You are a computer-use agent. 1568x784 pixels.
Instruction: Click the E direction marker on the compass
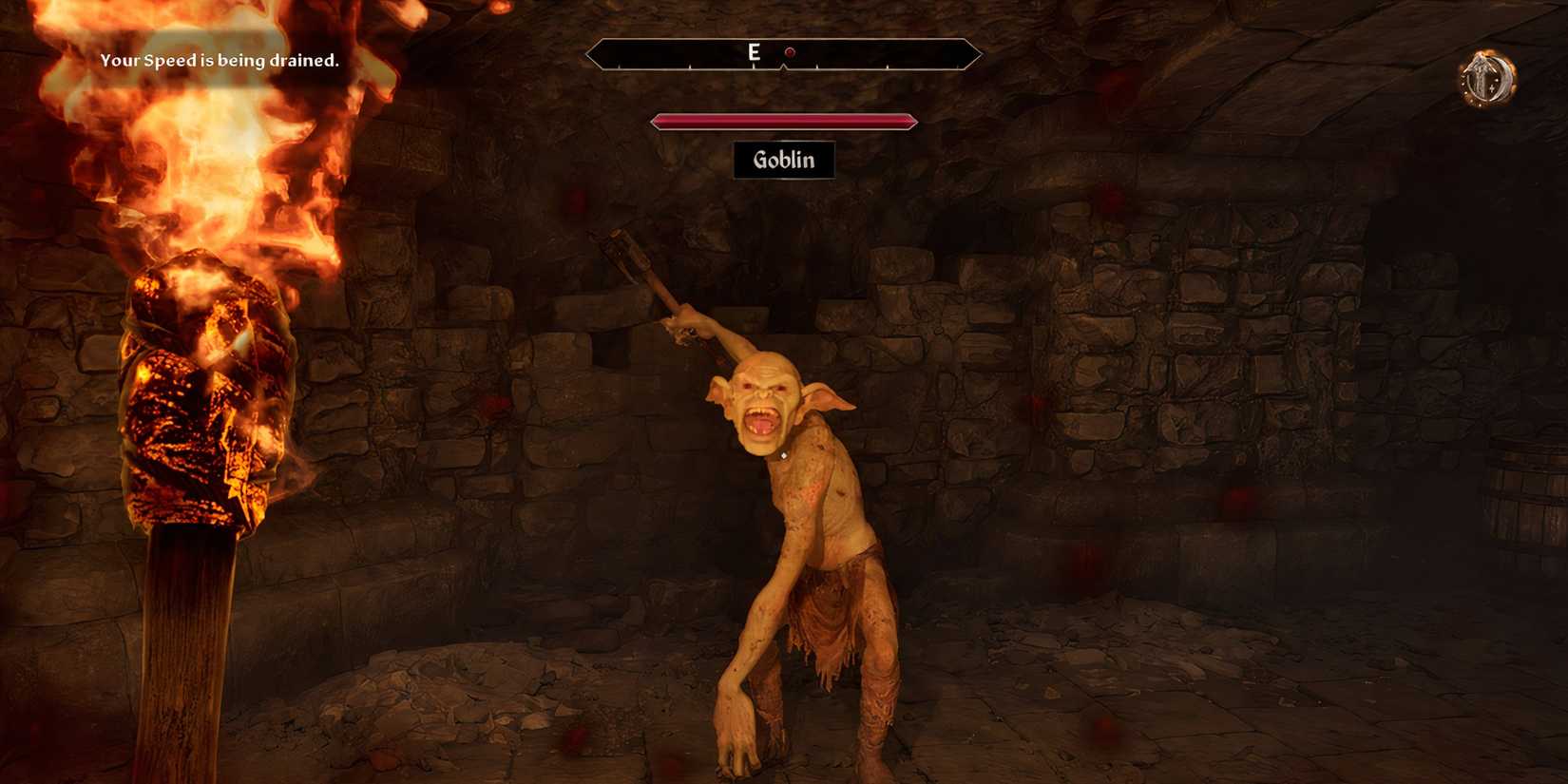tap(755, 52)
